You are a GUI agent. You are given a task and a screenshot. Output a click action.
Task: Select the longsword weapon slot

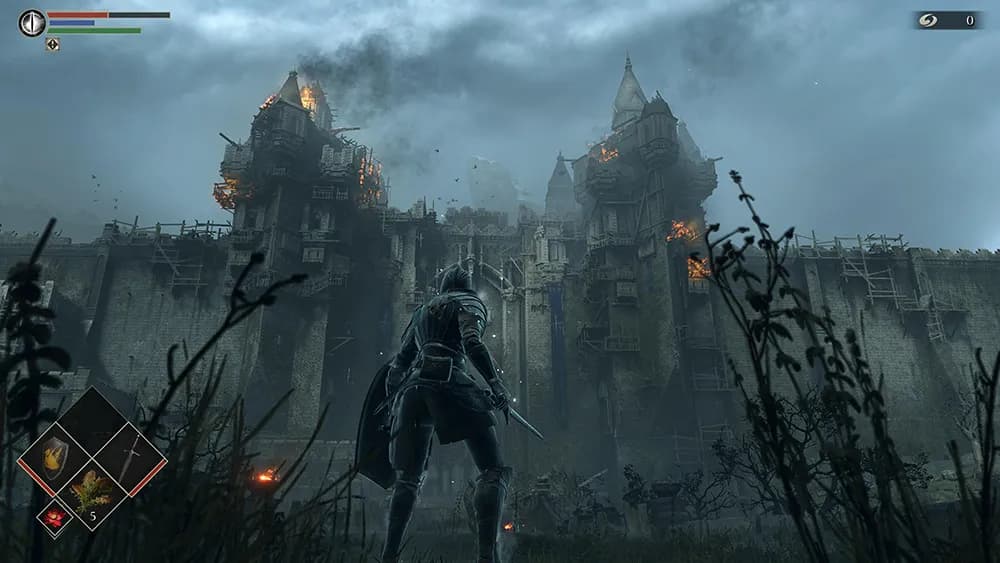130,459
